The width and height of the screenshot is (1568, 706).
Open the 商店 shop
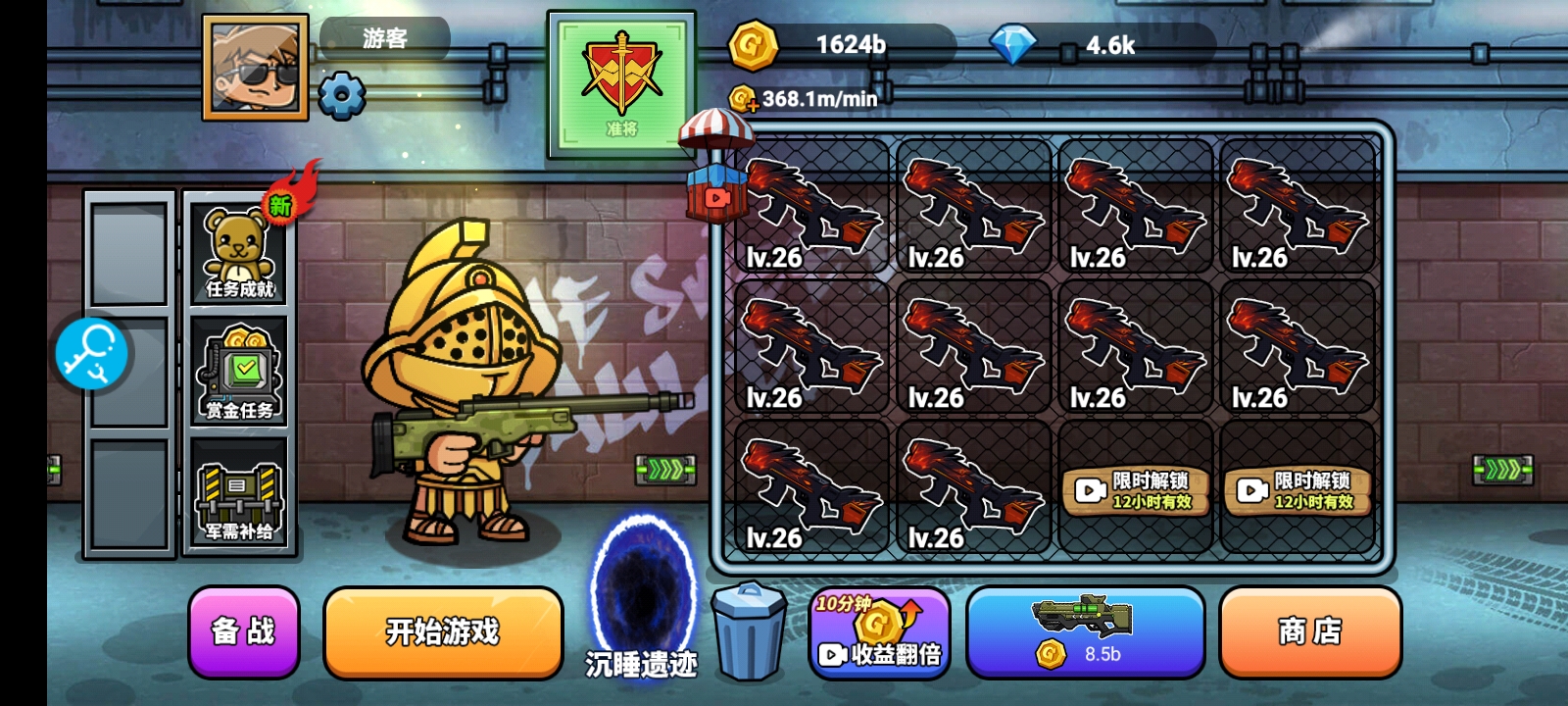coord(1309,632)
